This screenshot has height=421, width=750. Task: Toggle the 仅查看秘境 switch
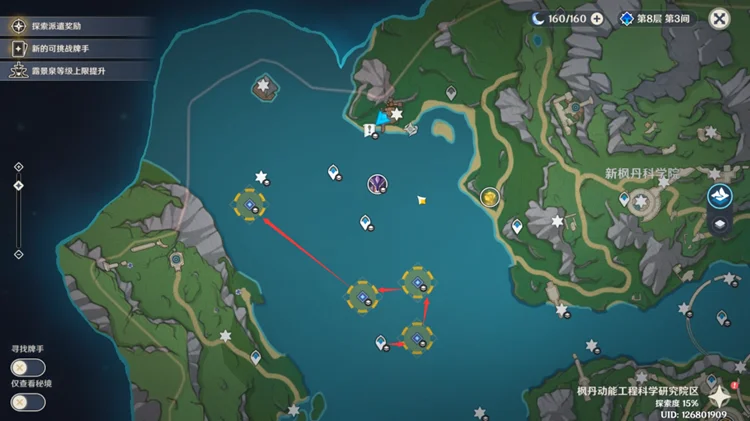[28, 401]
